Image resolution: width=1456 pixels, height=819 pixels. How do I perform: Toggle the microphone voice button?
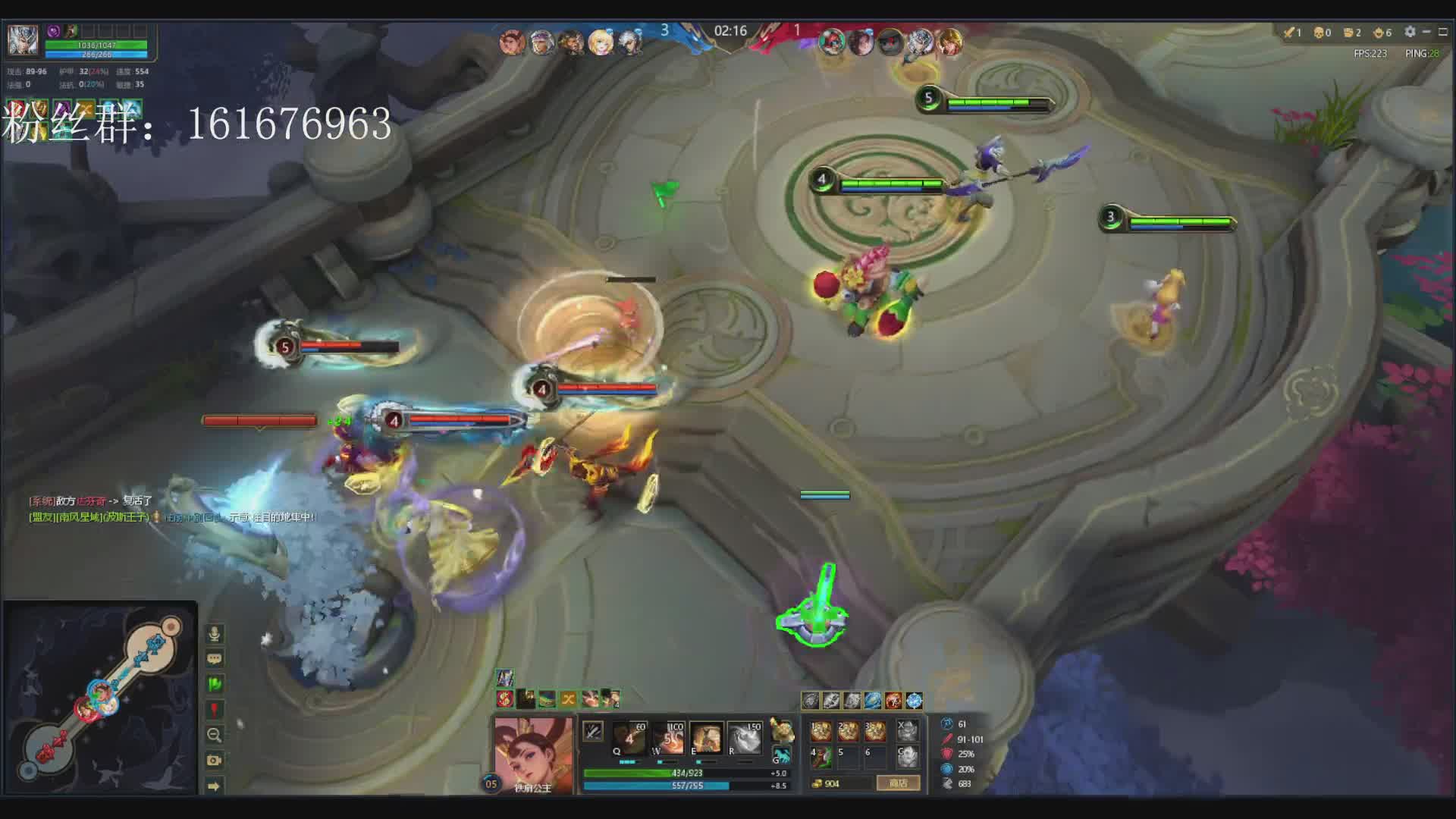point(215,633)
